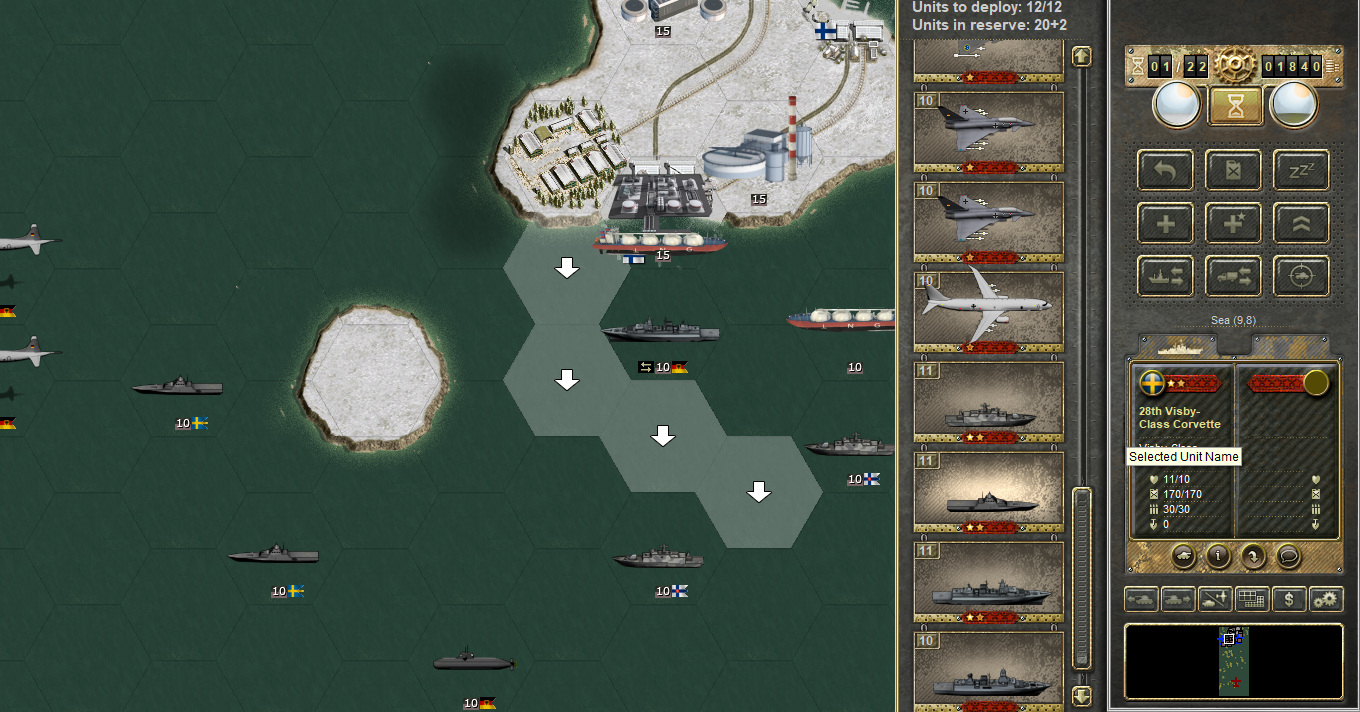This screenshot has width=1360, height=712.
Task: Upgrade the unit with the double chevron button
Action: 1300,223
